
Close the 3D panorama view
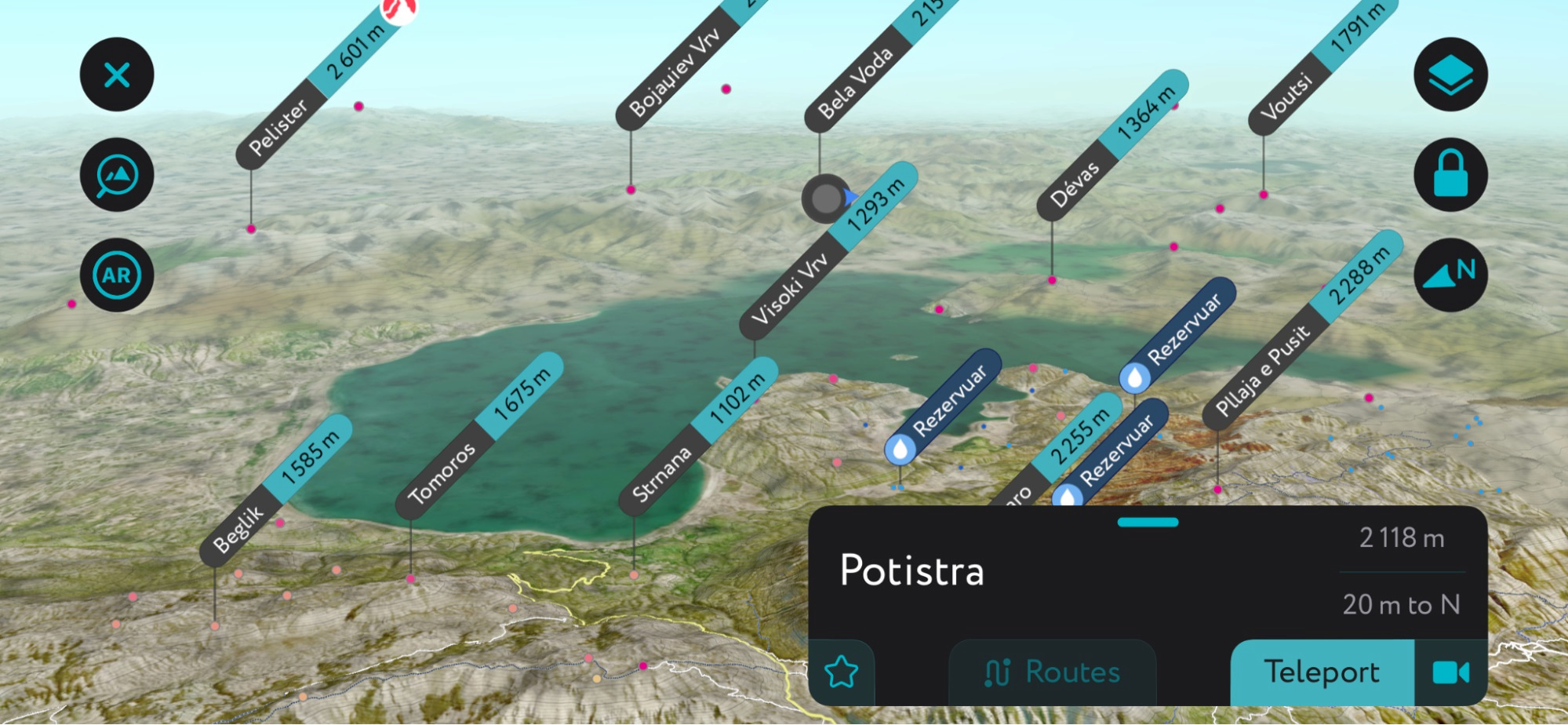(x=116, y=75)
